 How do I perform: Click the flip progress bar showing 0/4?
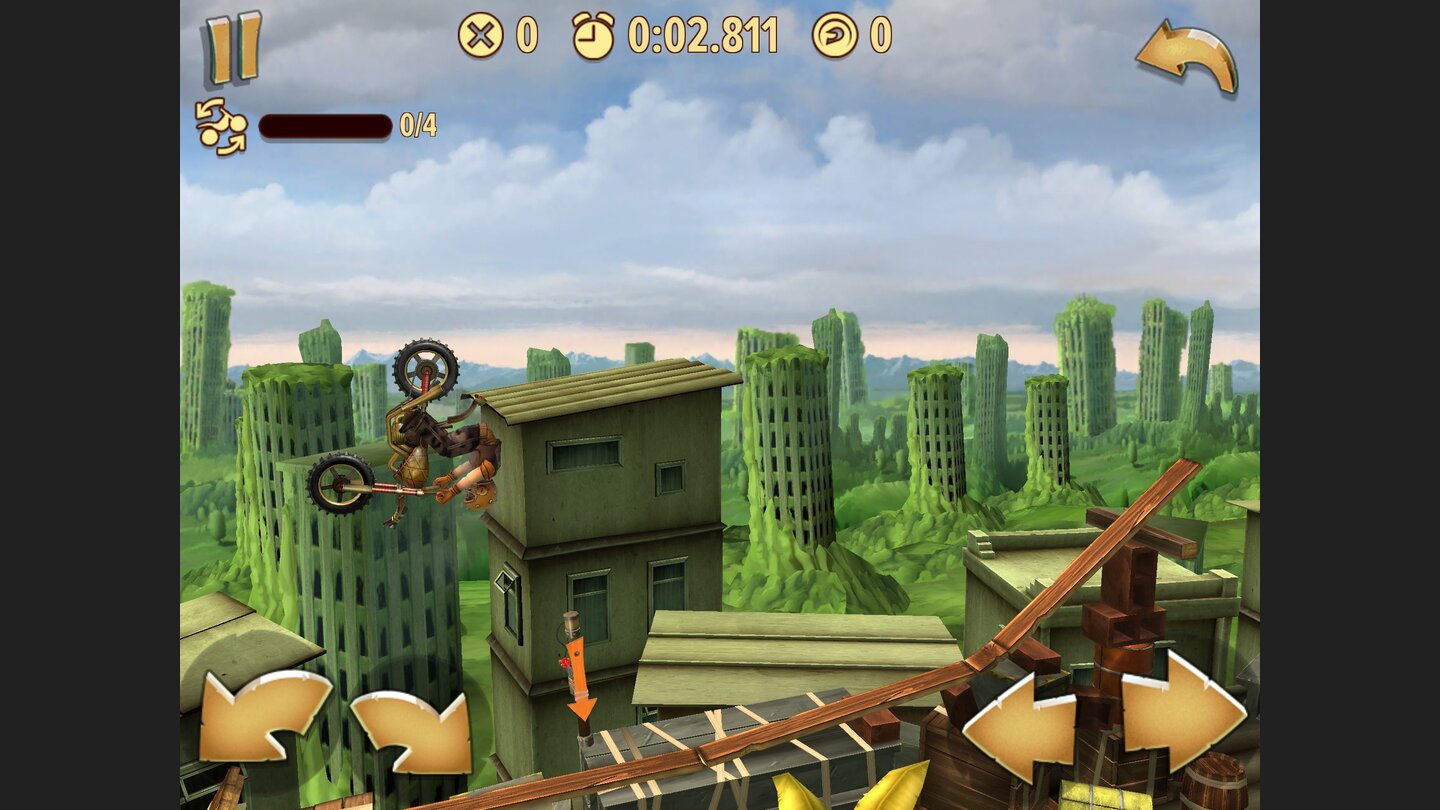tap(324, 129)
